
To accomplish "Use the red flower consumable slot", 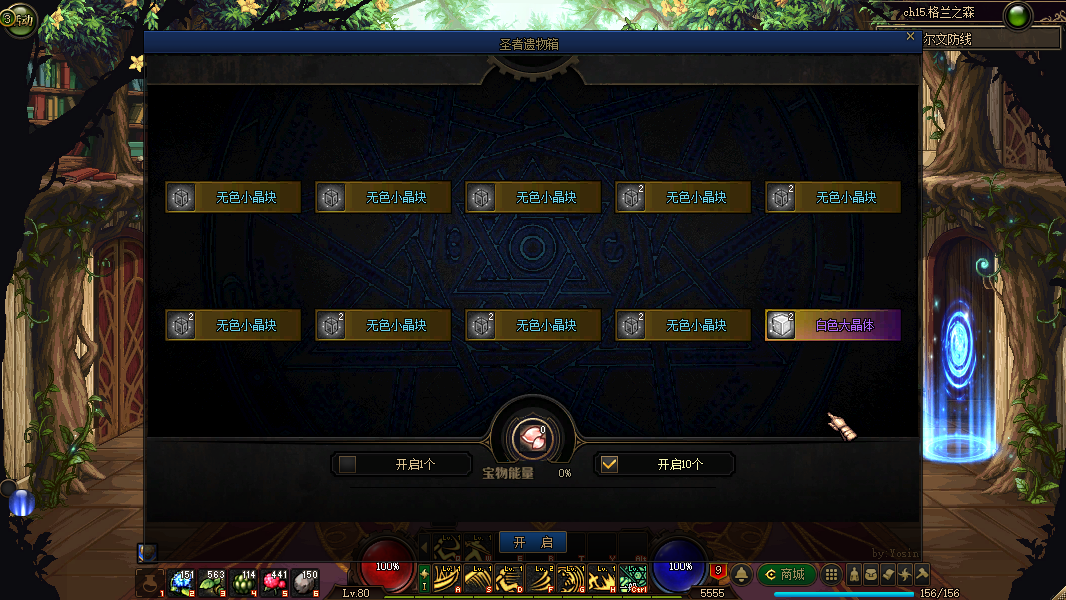I will click(274, 582).
